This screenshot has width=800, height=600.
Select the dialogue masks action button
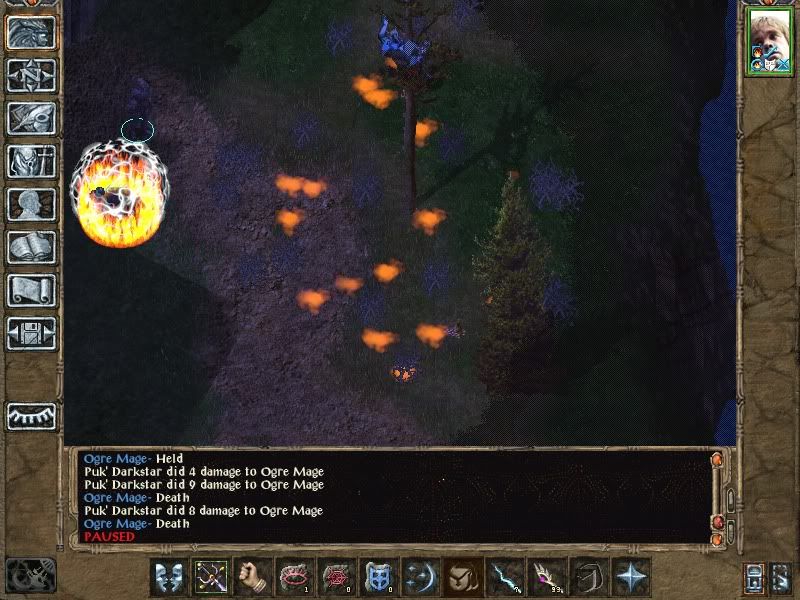[x=168, y=577]
